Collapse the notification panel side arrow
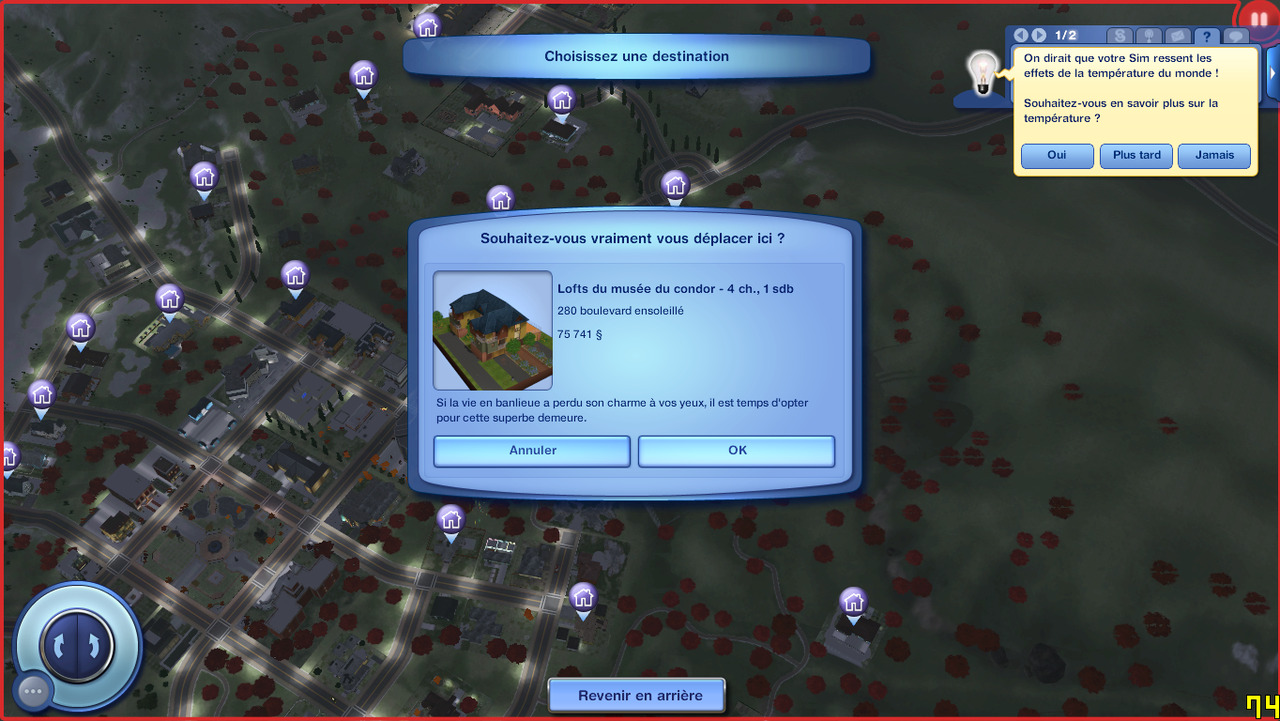Viewport: 1280px width, 721px height. (x=1273, y=72)
